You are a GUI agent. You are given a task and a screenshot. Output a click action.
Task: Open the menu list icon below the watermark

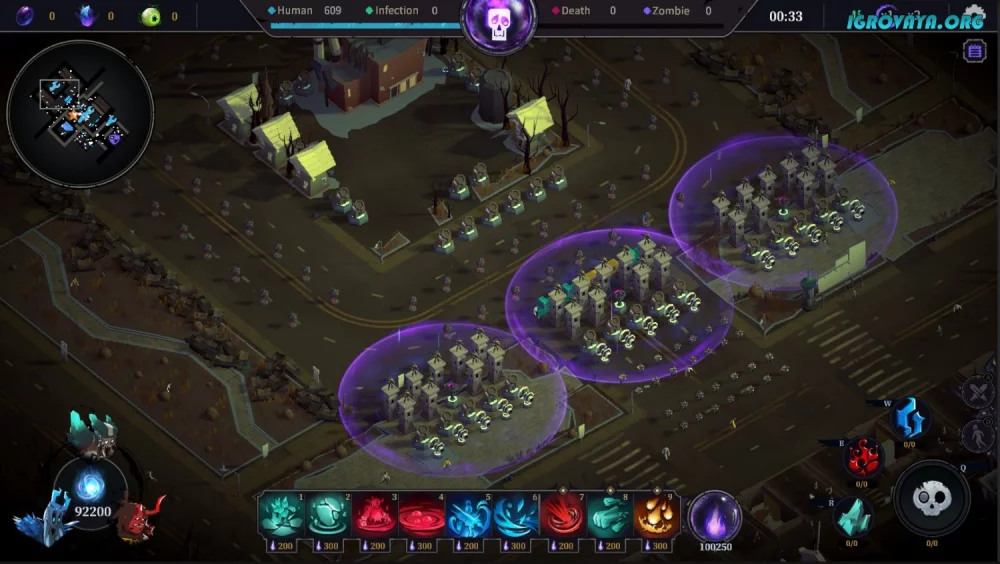click(974, 52)
